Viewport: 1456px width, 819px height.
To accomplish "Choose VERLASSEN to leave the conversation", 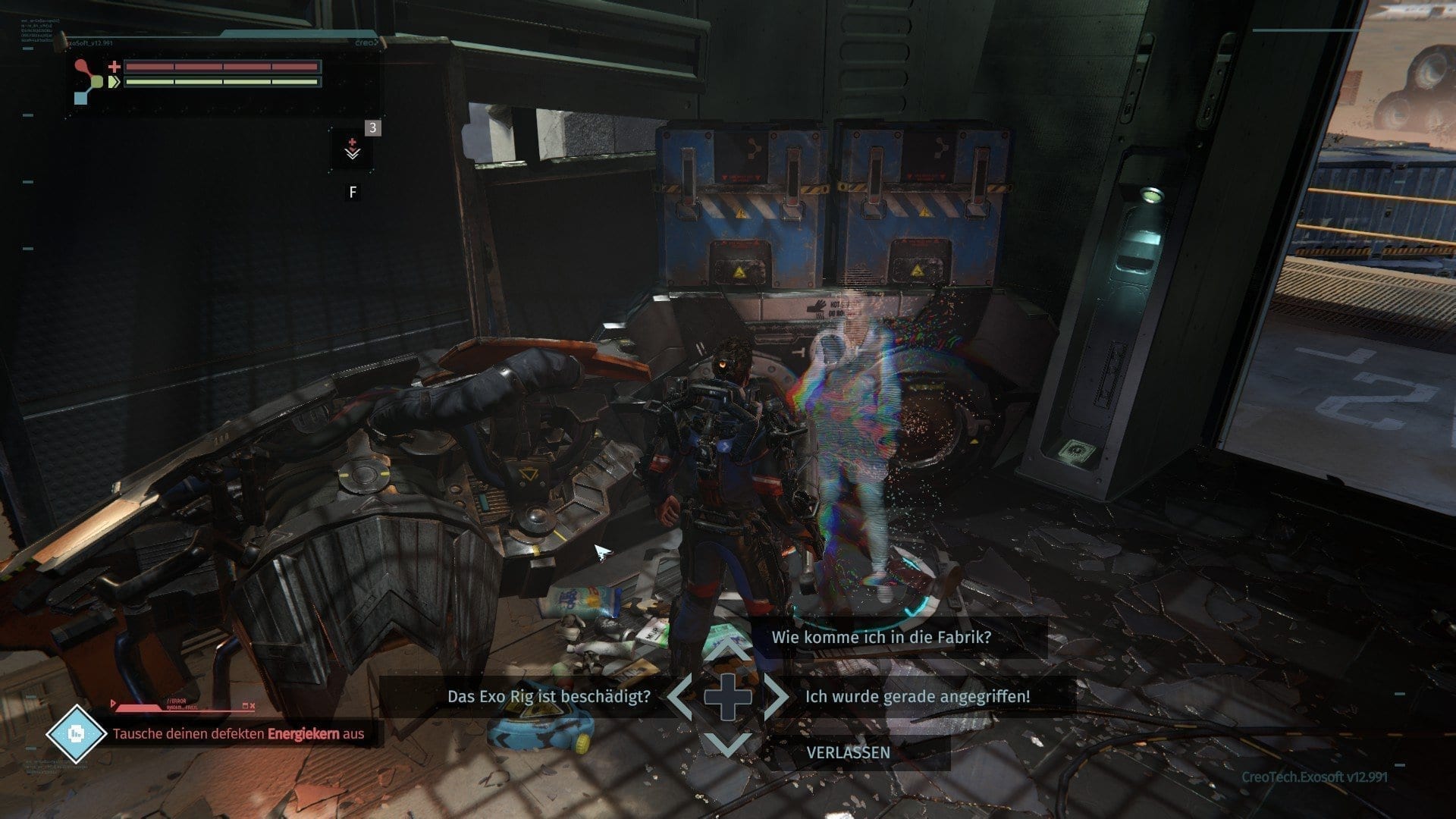I will [x=848, y=752].
